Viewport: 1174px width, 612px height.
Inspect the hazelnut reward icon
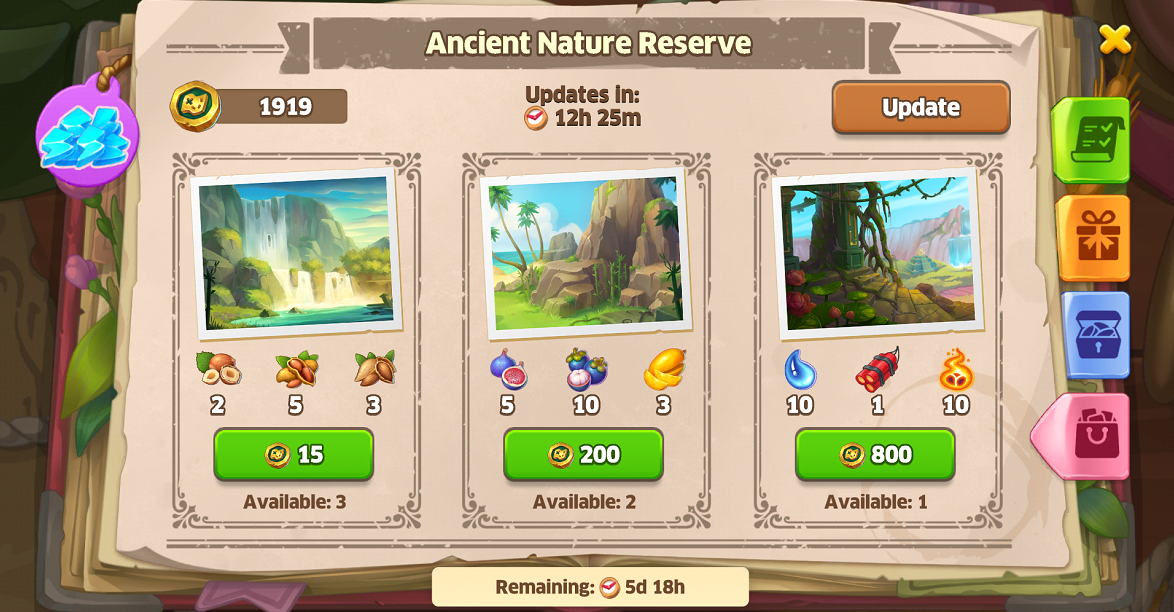(x=217, y=369)
